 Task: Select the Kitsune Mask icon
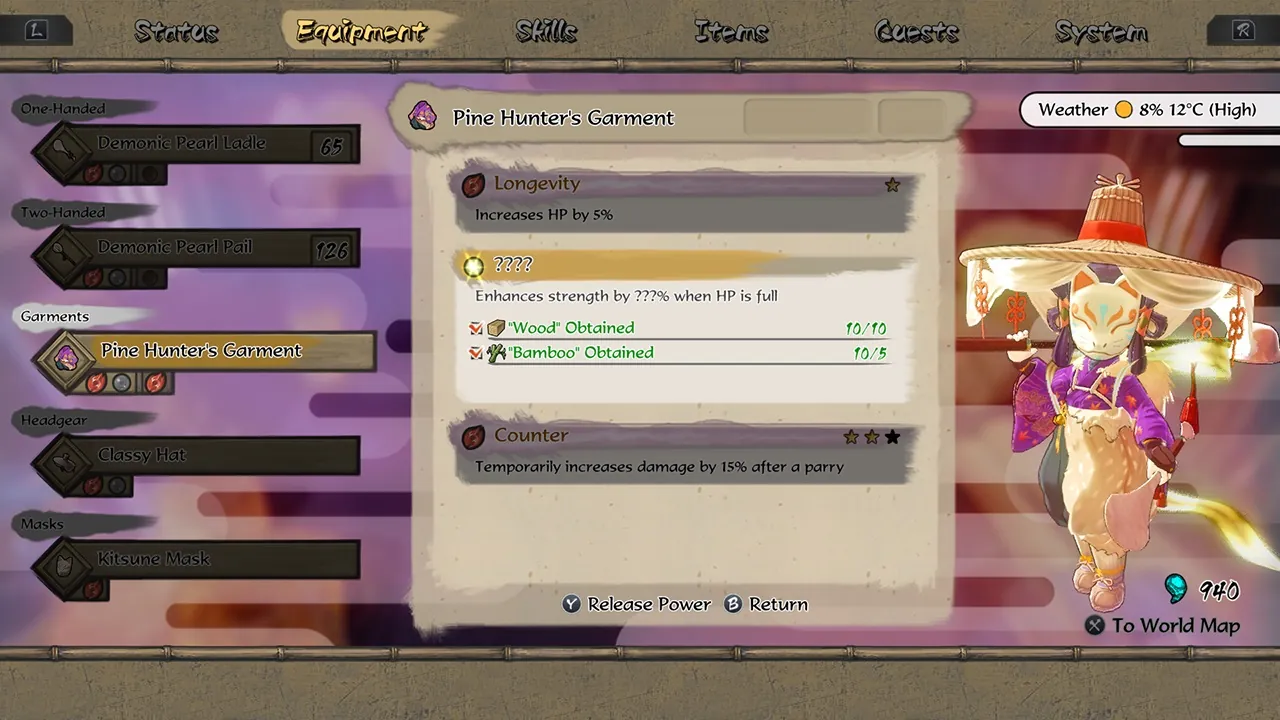(x=62, y=563)
